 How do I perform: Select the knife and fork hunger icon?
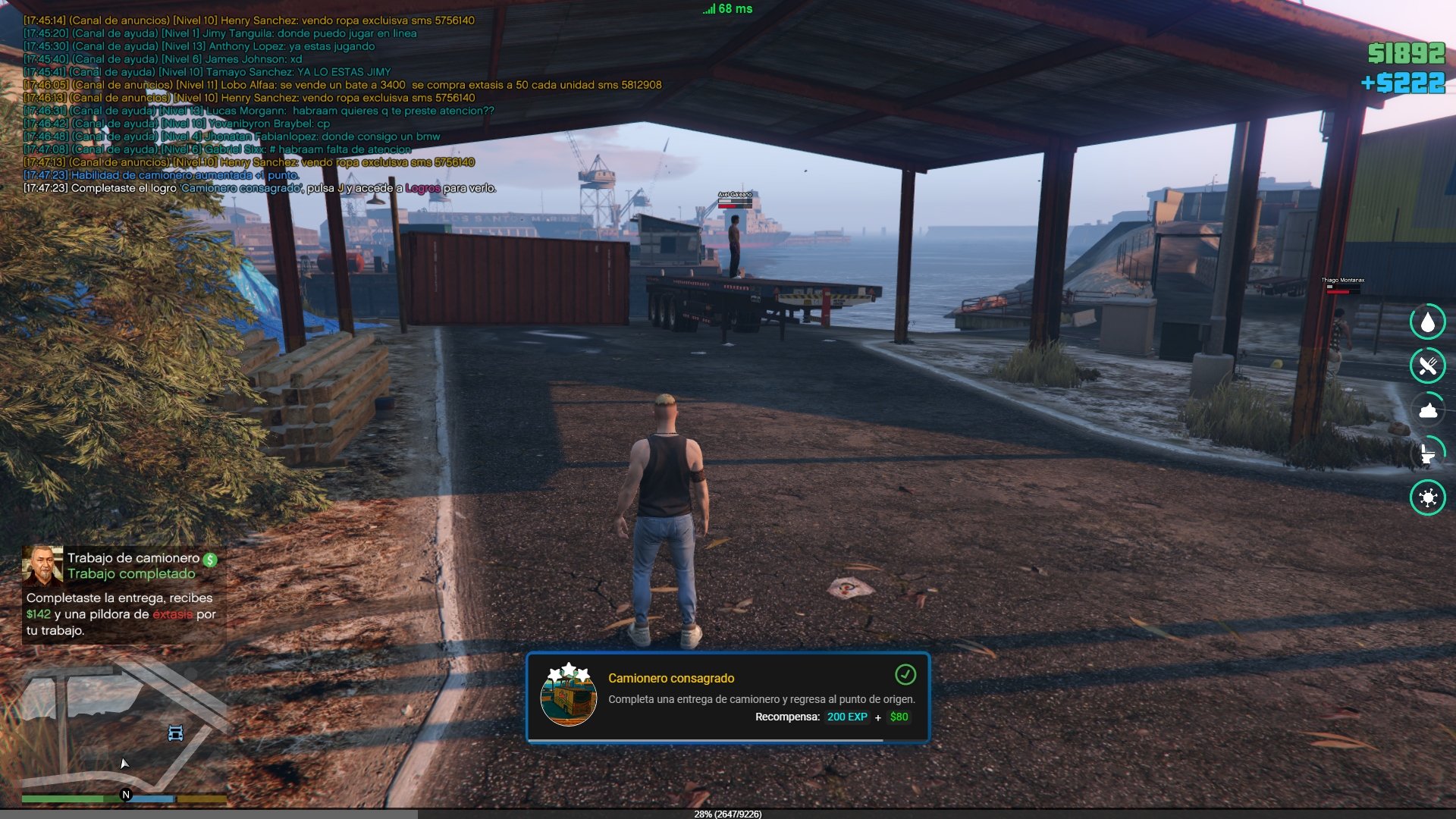1428,366
